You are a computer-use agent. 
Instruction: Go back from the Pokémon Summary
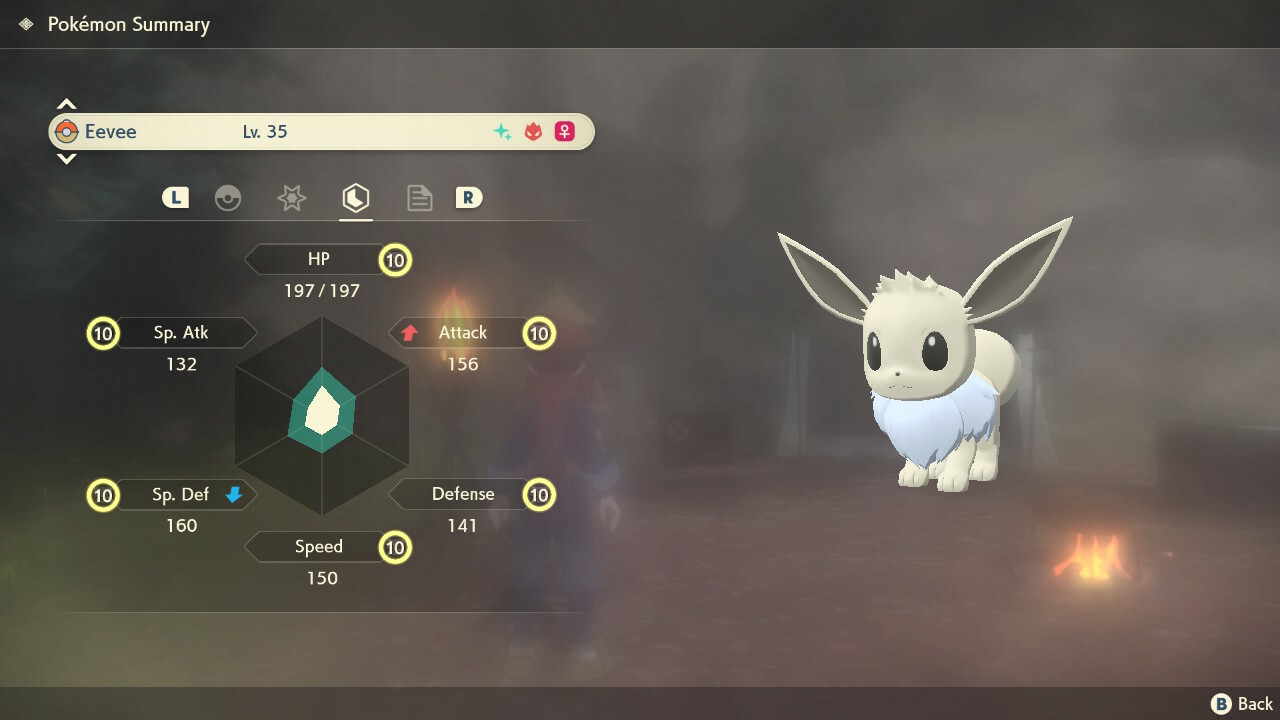tap(1243, 704)
